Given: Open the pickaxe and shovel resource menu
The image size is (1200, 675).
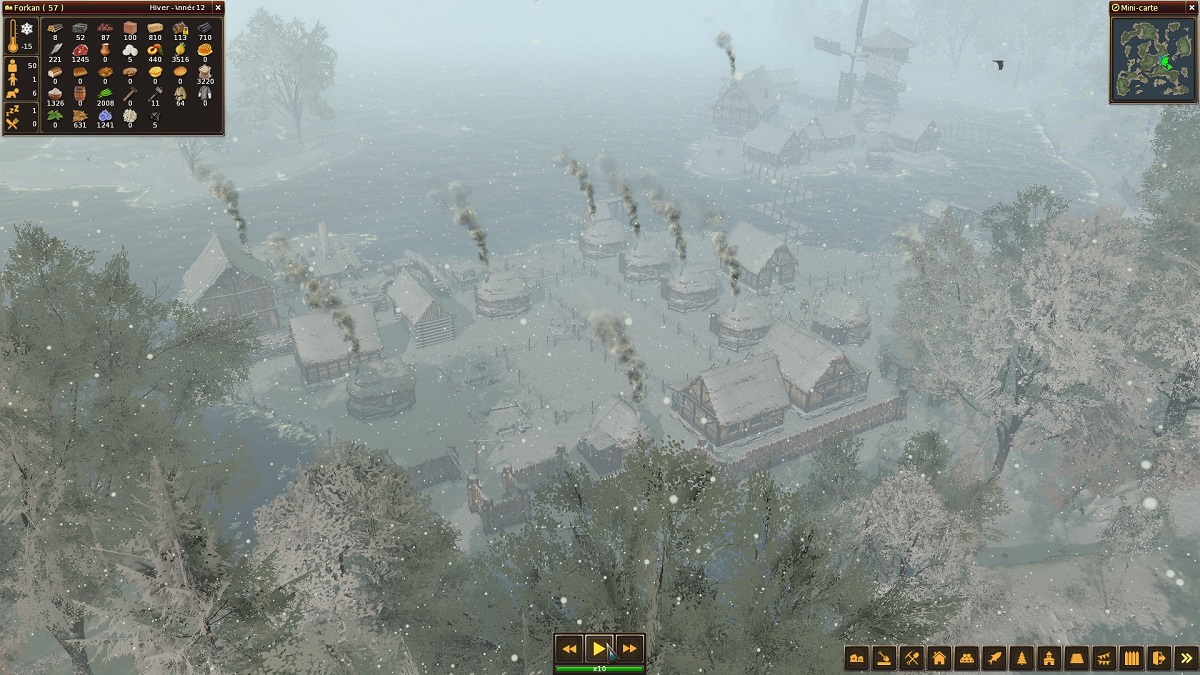Looking at the screenshot, I should [x=912, y=657].
